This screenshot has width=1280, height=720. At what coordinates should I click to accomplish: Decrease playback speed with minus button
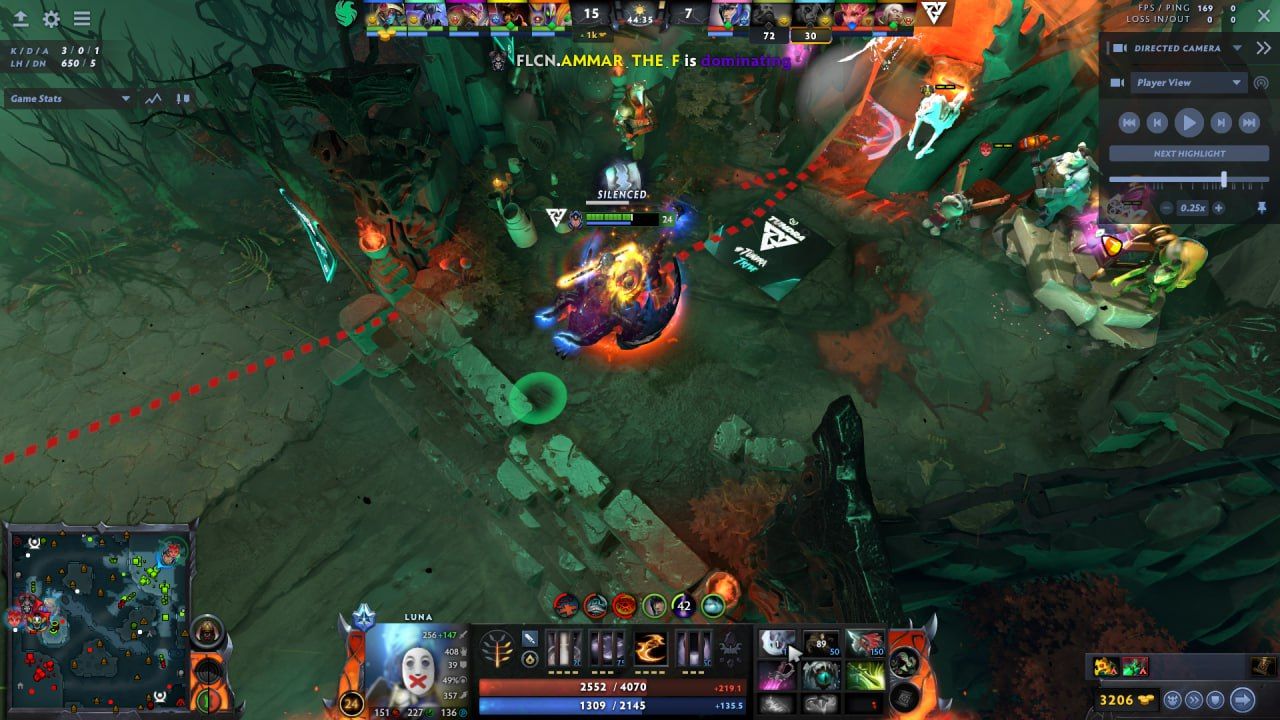1166,208
